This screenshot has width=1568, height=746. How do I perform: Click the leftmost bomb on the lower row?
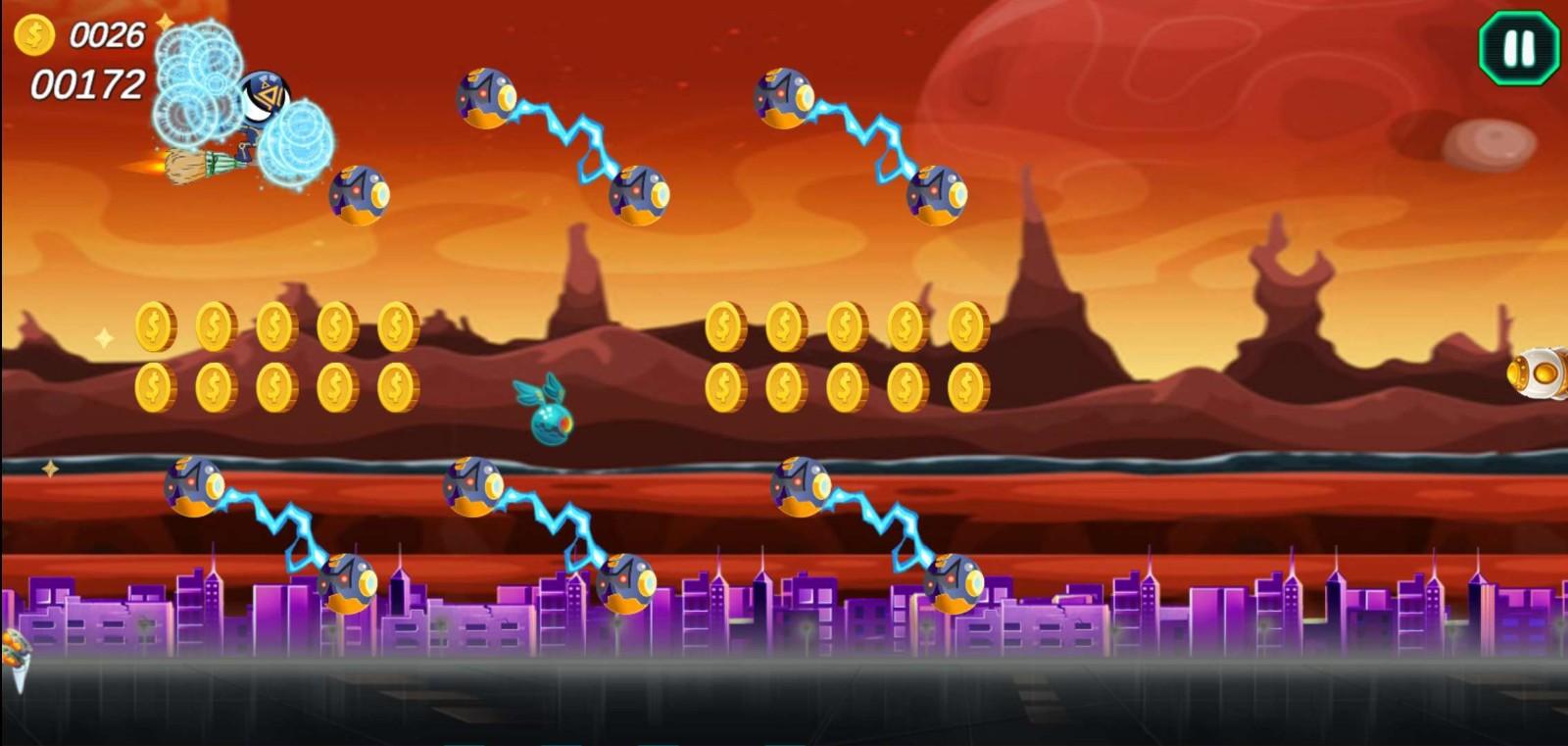pos(192,485)
